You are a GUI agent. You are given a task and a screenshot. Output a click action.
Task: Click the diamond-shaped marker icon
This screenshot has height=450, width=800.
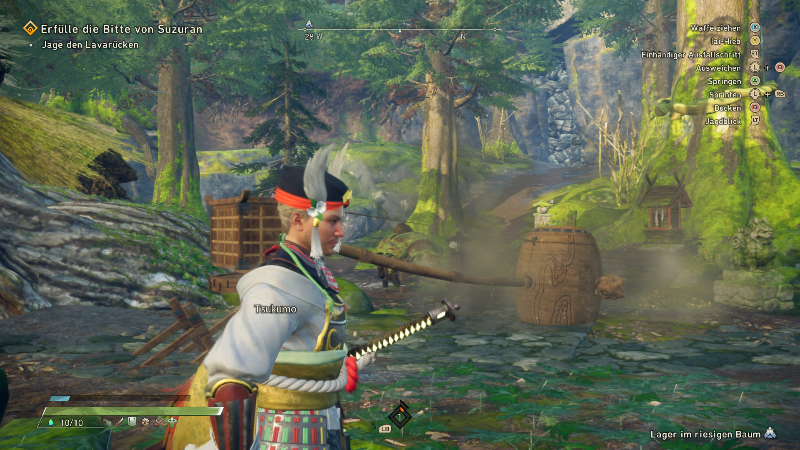(400, 414)
